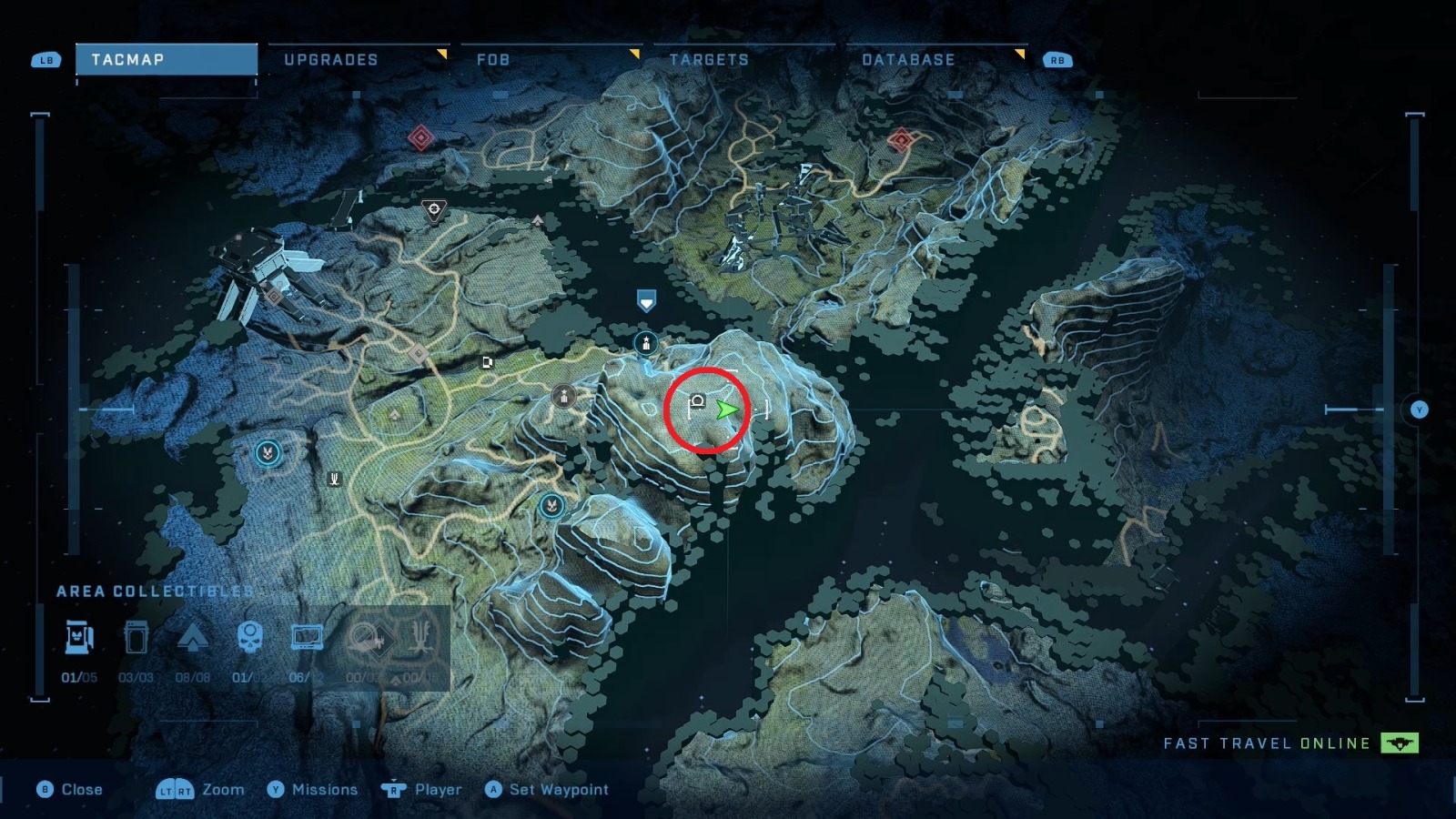
Task: Select the UNSC Audio Log collectible icon
Action: point(307,637)
